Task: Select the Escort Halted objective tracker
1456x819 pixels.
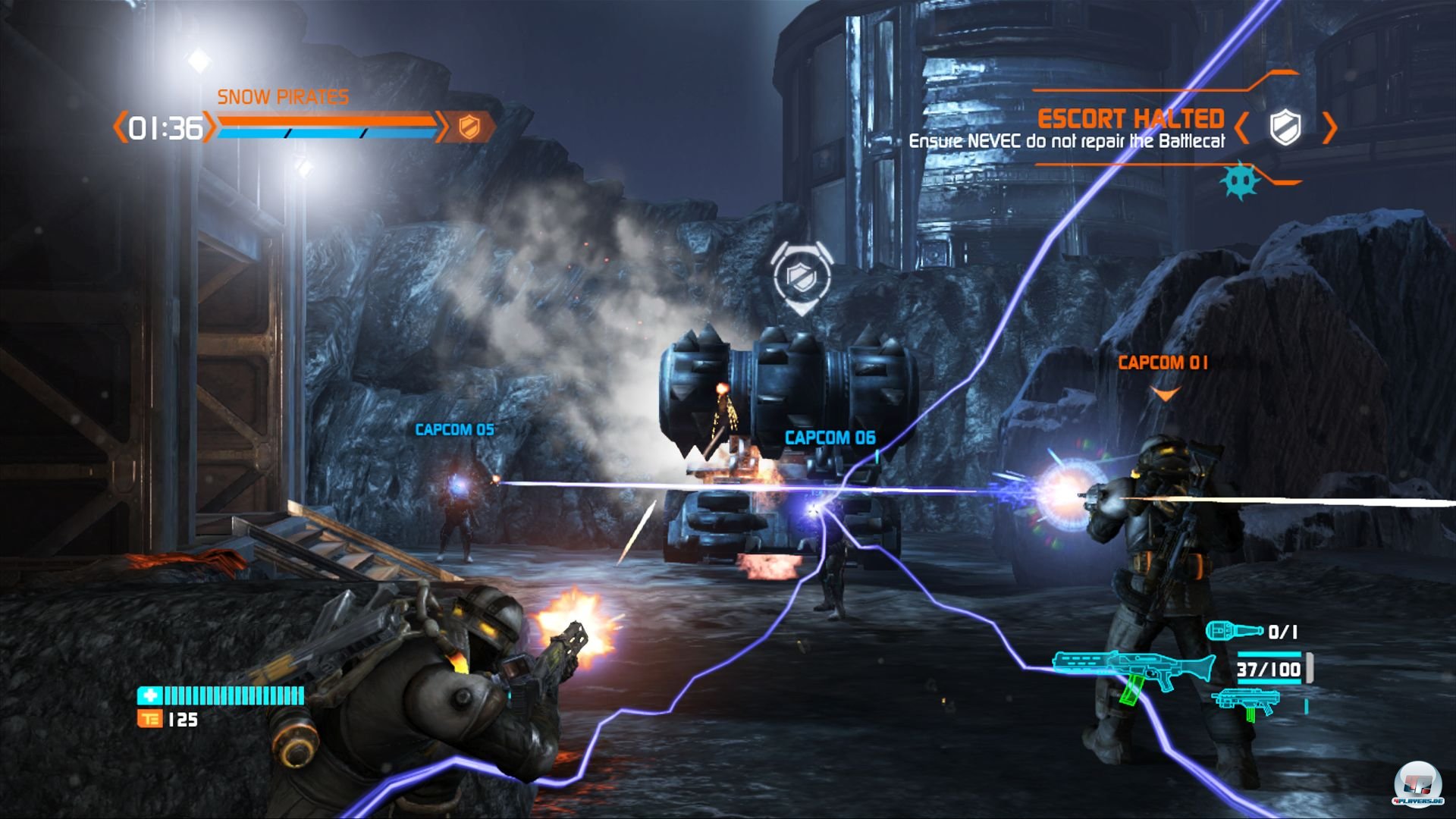Action: click(1130, 120)
